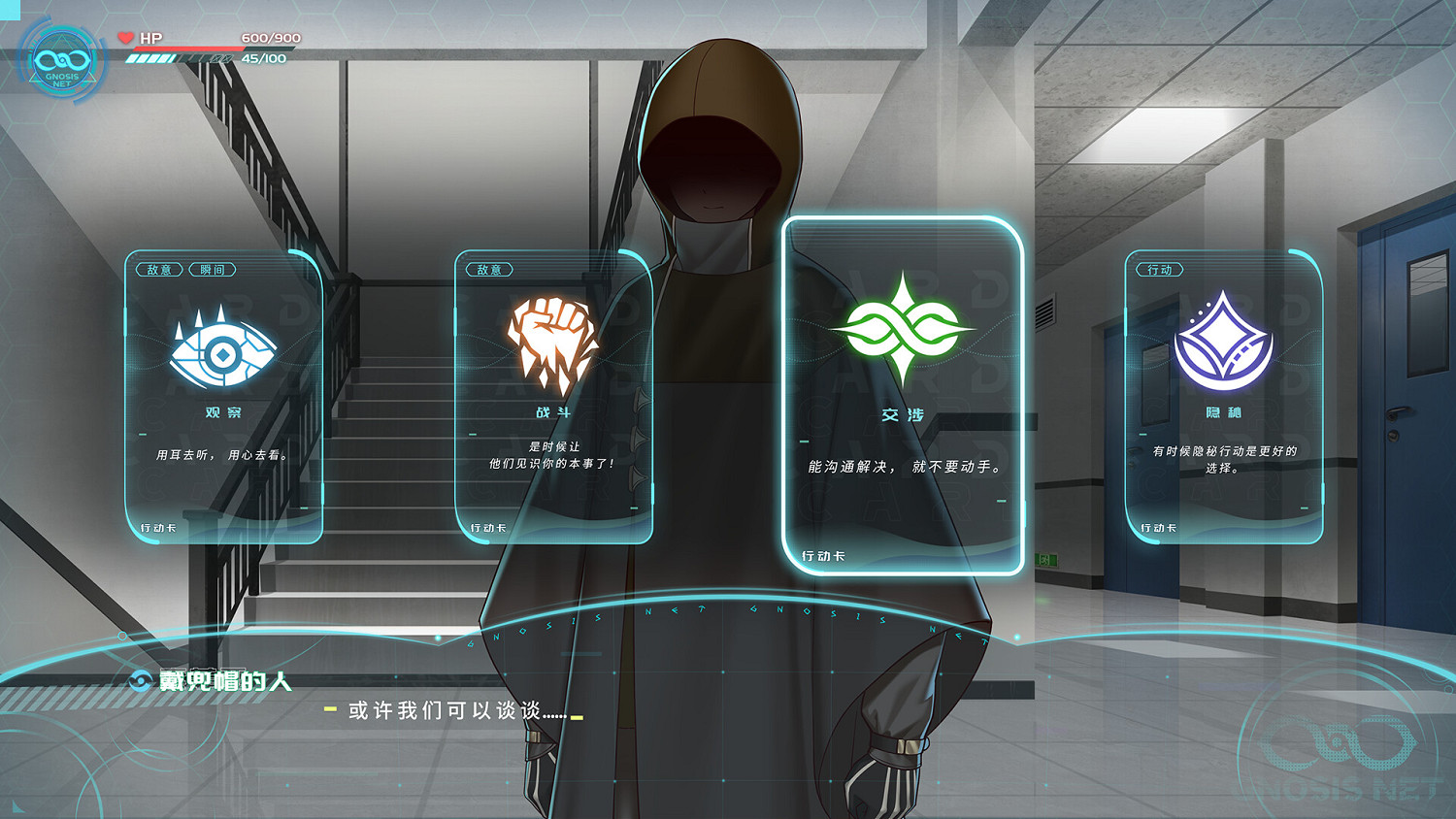Open the GNOSIS NET emblem in top-left corner
This screenshot has height=819, width=1456.
pyautogui.click(x=62, y=60)
